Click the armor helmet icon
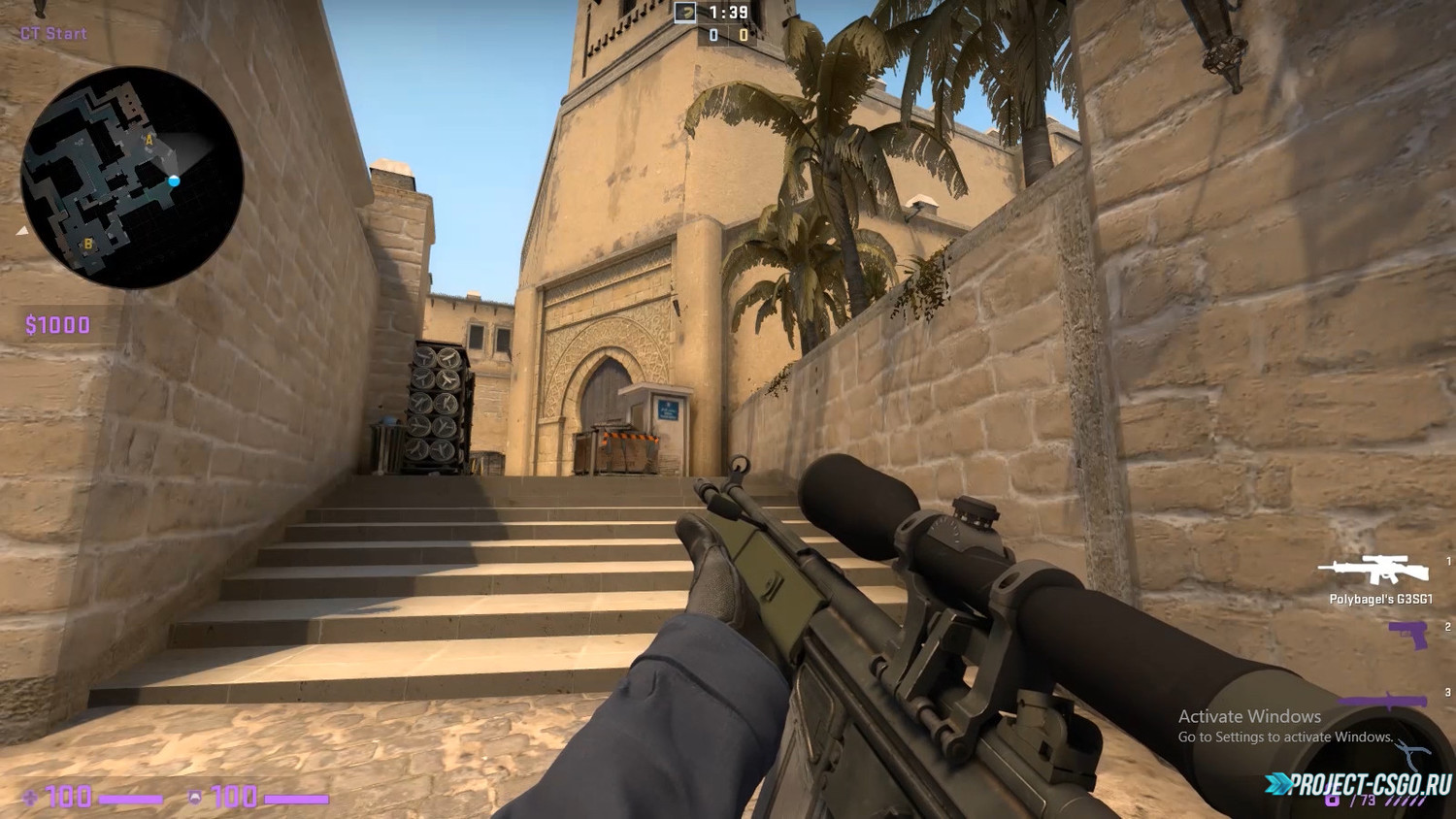 194,797
